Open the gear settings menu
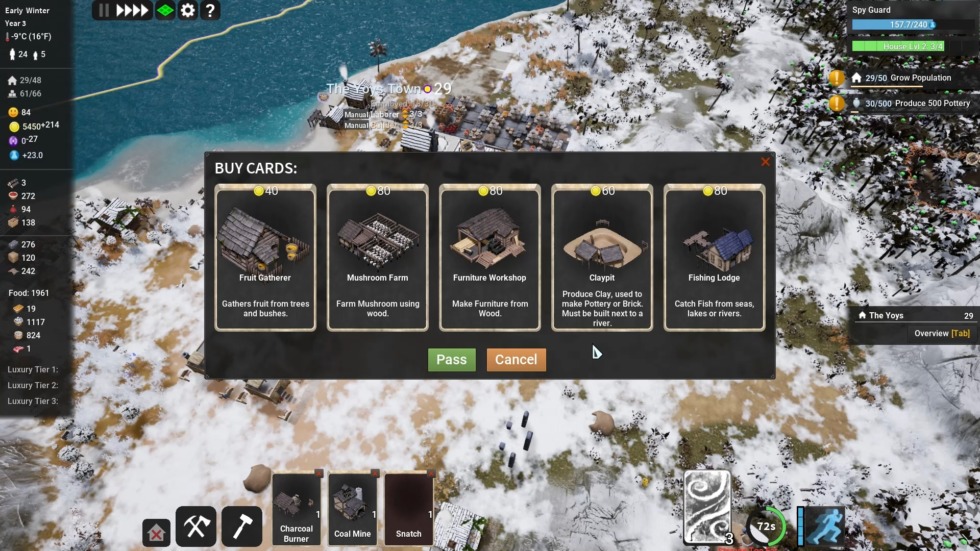980x551 pixels. tap(187, 10)
